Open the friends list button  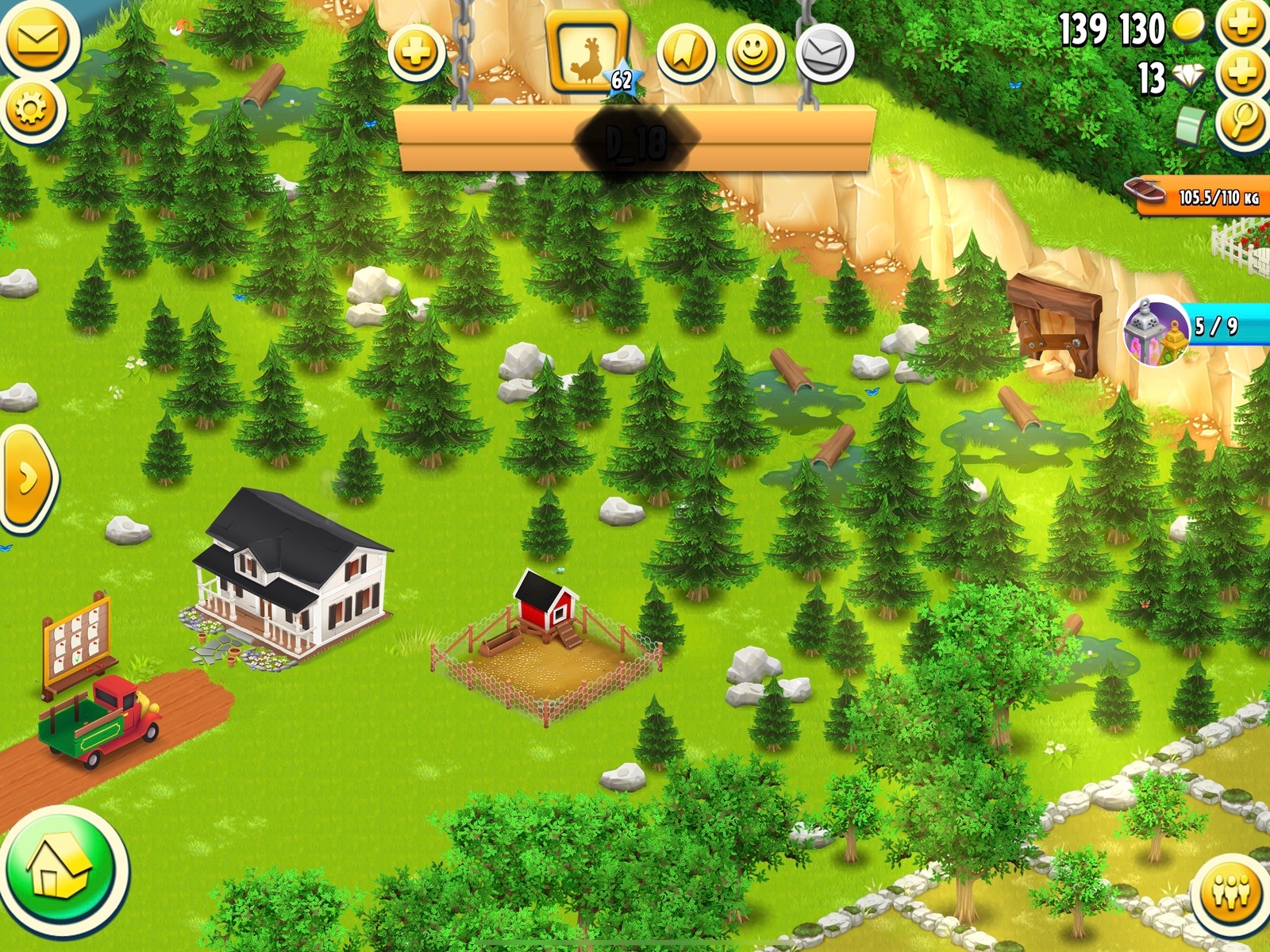1231,892
